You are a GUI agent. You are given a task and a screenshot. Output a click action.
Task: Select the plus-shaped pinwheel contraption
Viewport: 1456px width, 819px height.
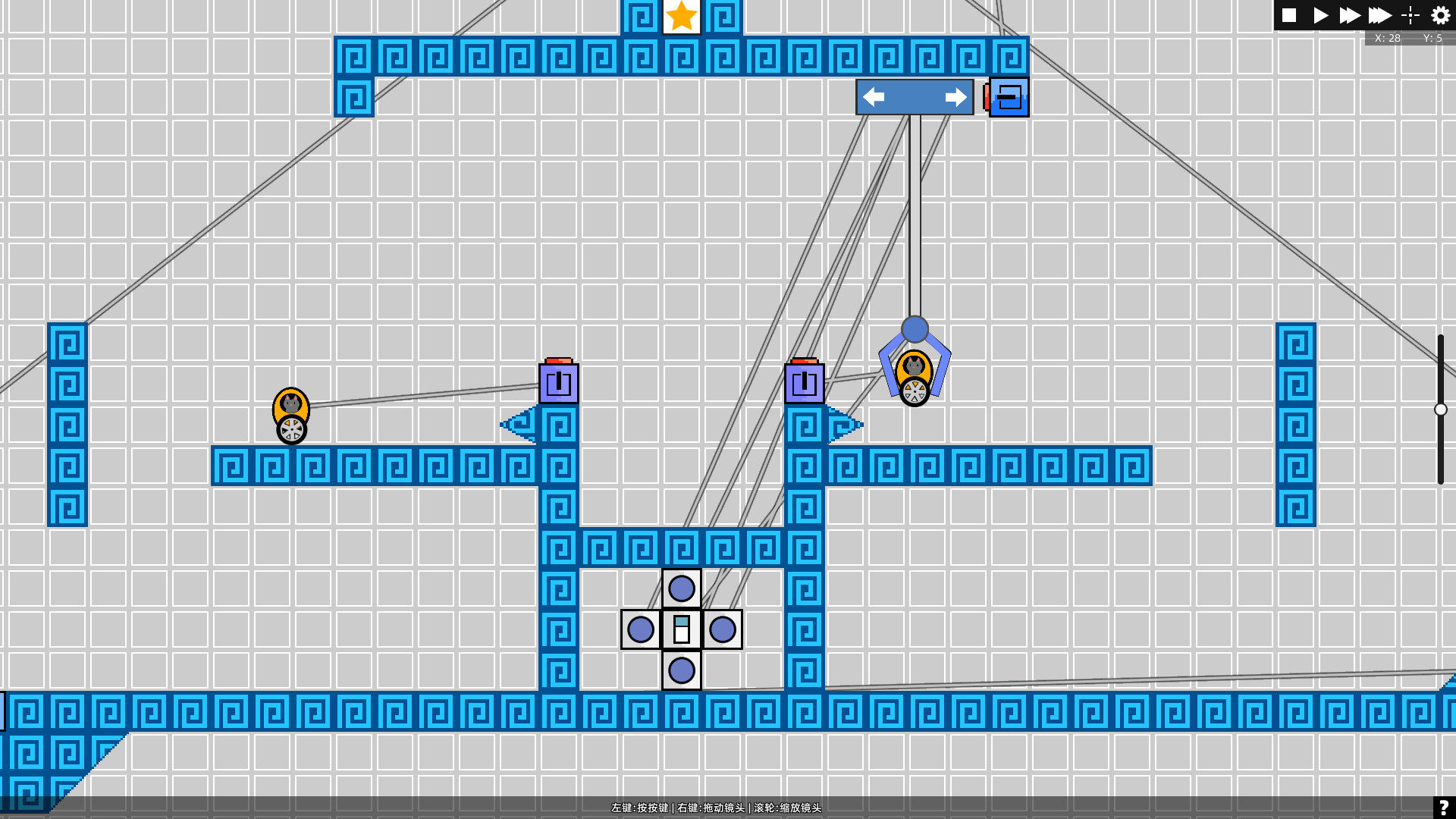[x=680, y=629]
